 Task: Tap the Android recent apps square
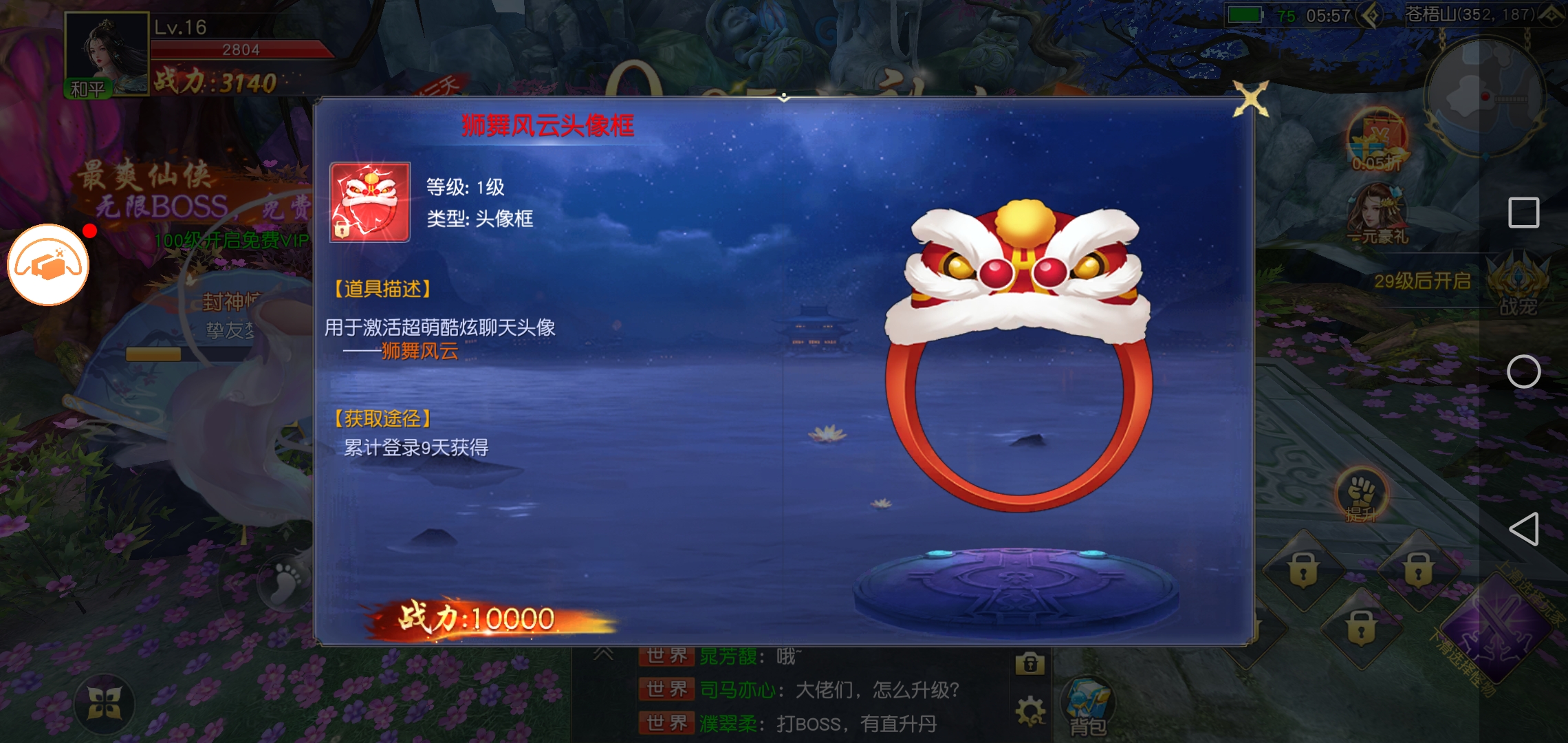(x=1523, y=213)
